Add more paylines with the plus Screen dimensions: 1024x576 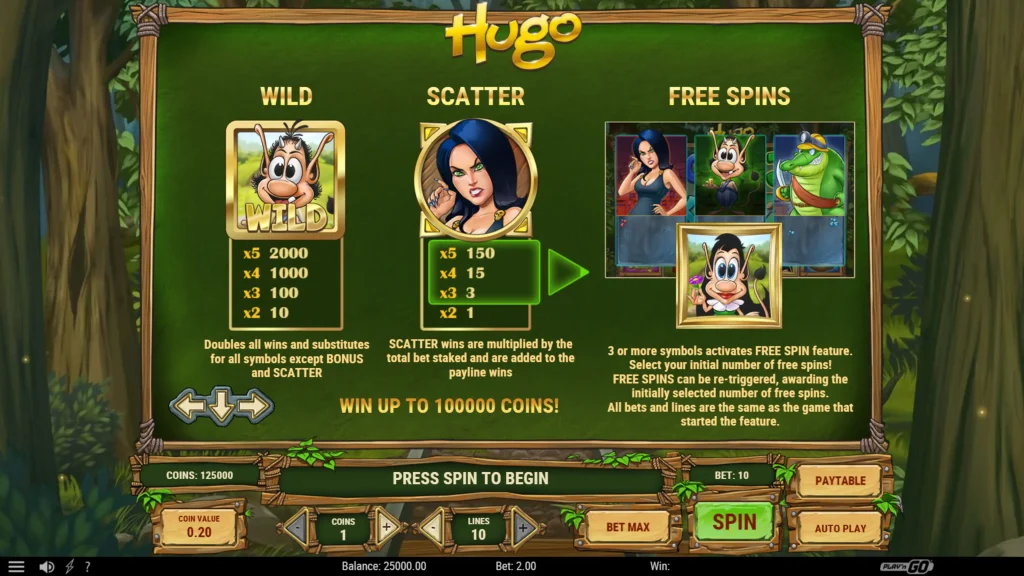coord(524,527)
